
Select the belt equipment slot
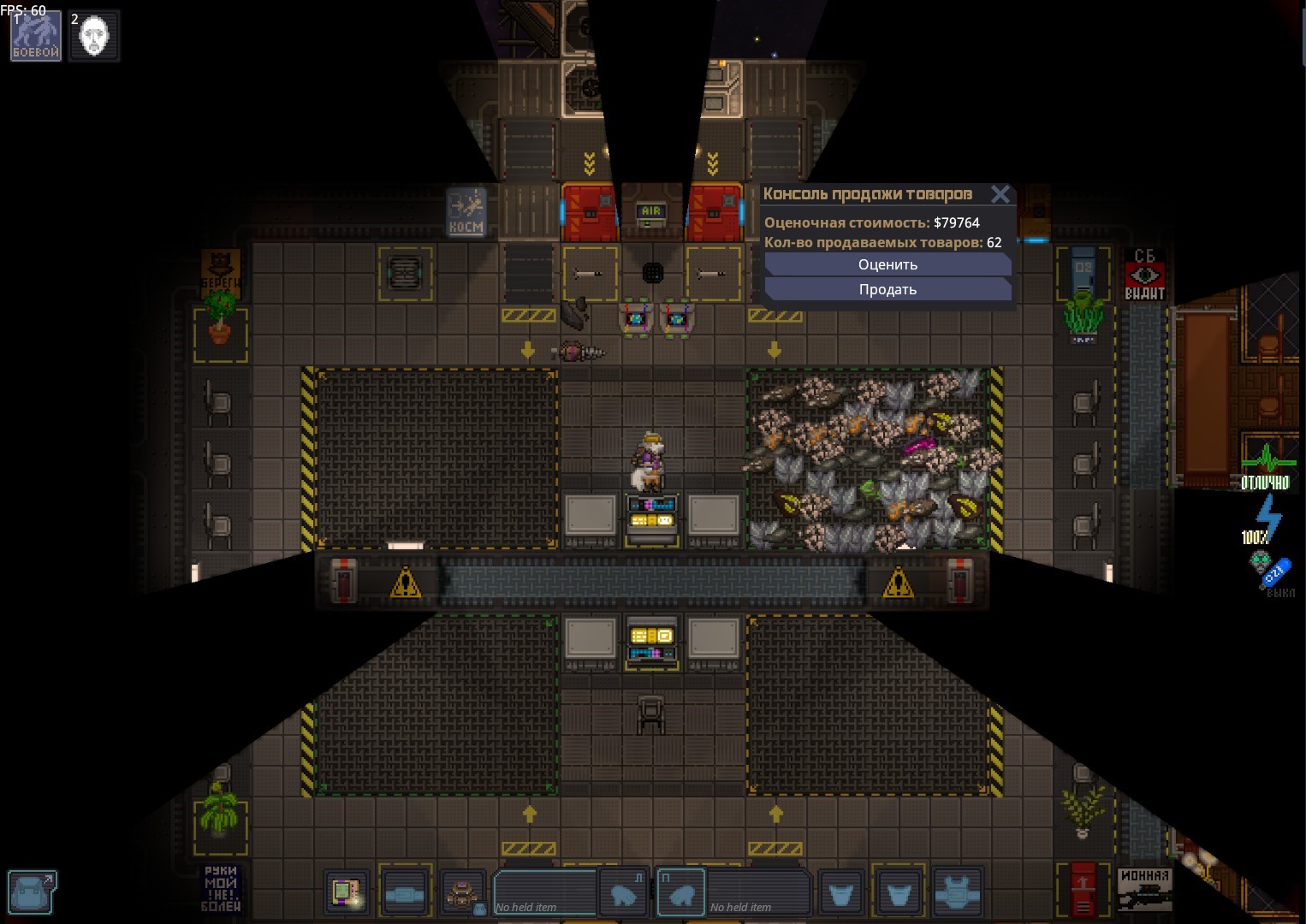(405, 893)
